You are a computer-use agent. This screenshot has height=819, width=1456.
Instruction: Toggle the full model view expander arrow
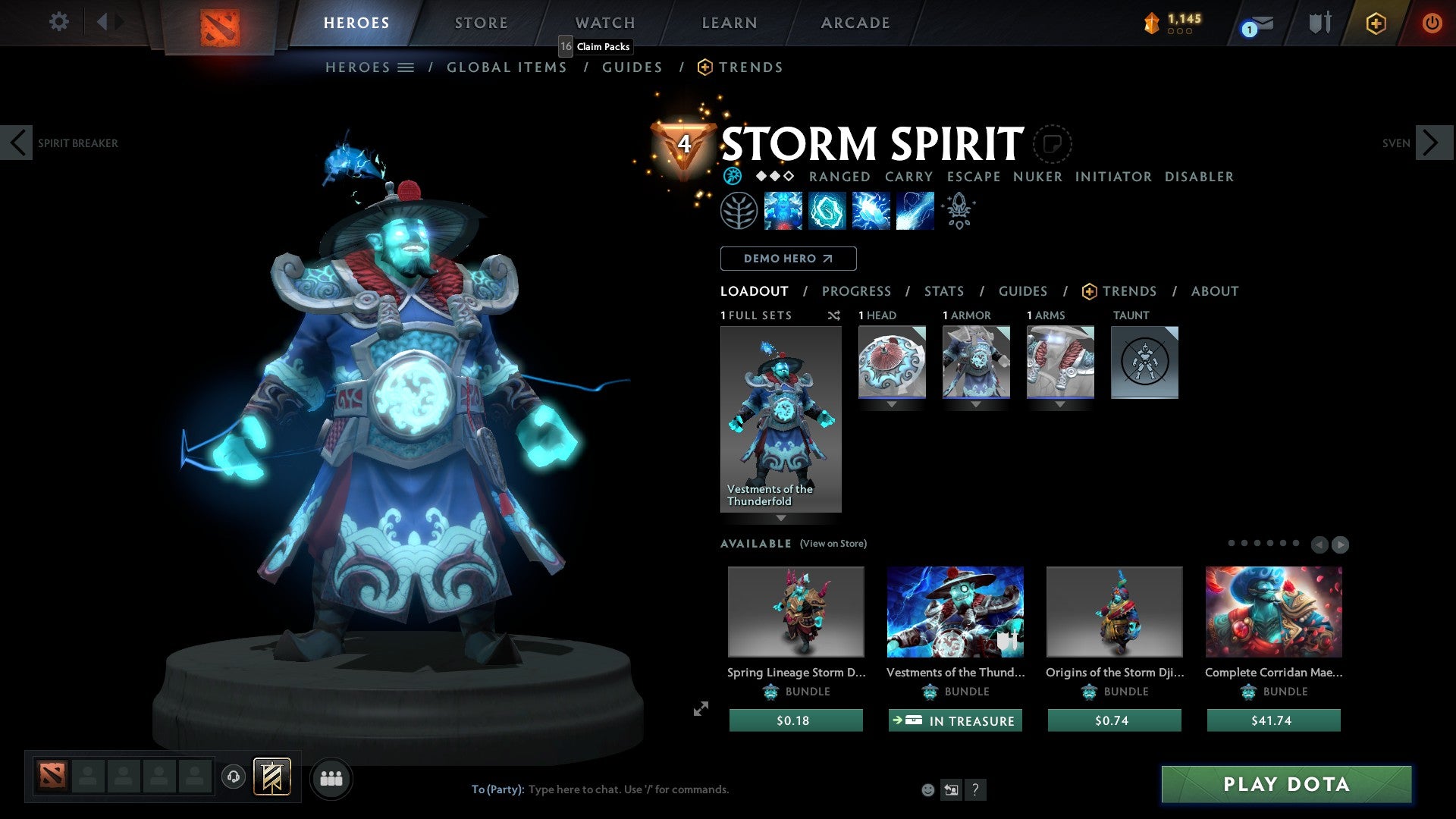700,709
